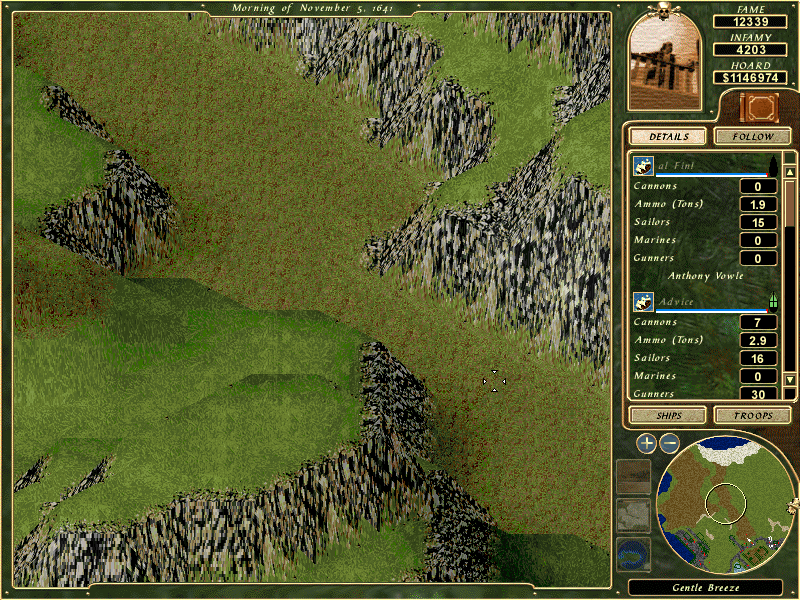Click ship list scroll-up arrow

click(x=789, y=158)
